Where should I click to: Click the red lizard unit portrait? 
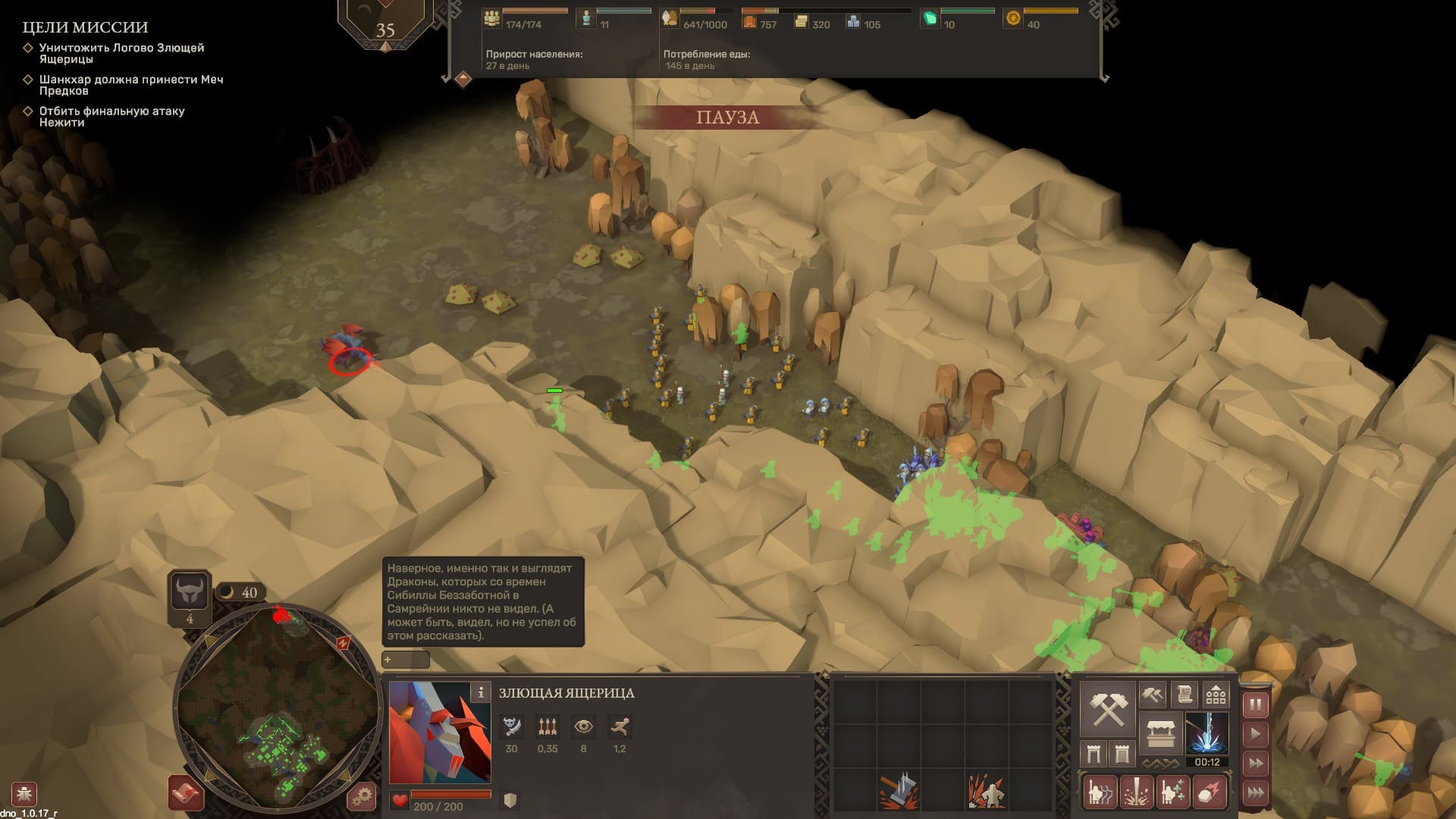(x=440, y=733)
